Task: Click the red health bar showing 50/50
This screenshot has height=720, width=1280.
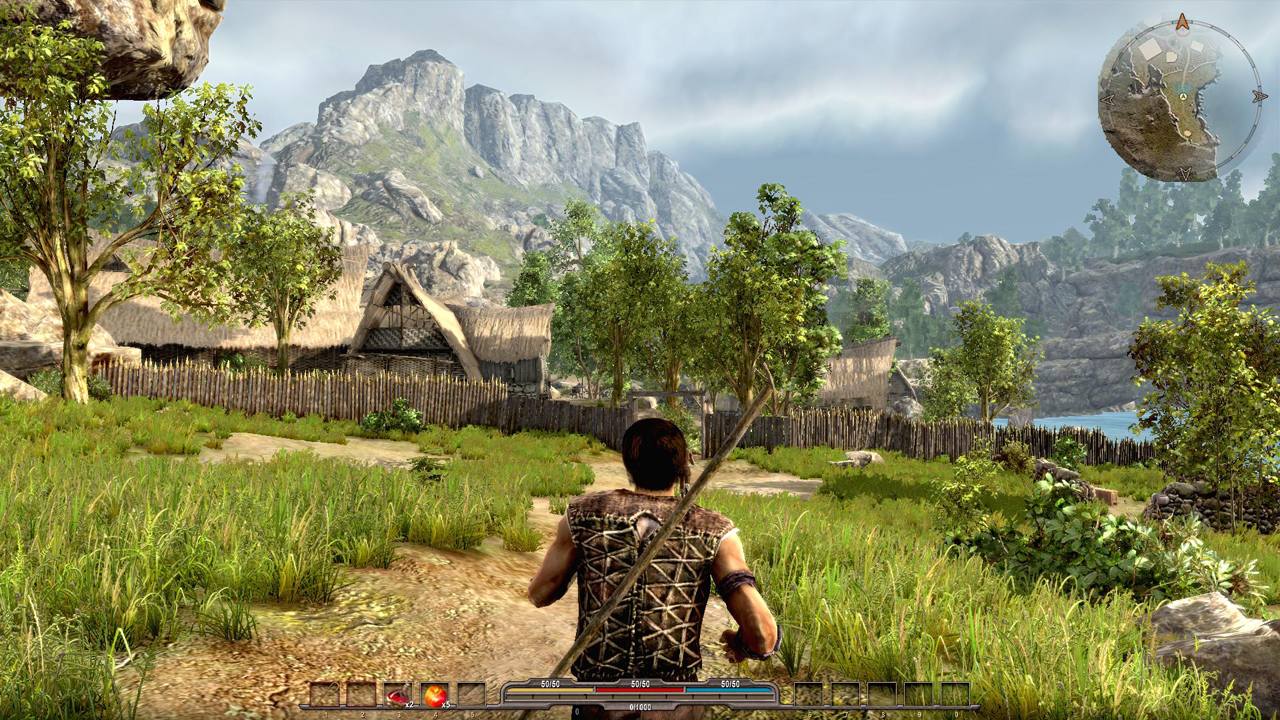Action: click(x=638, y=690)
